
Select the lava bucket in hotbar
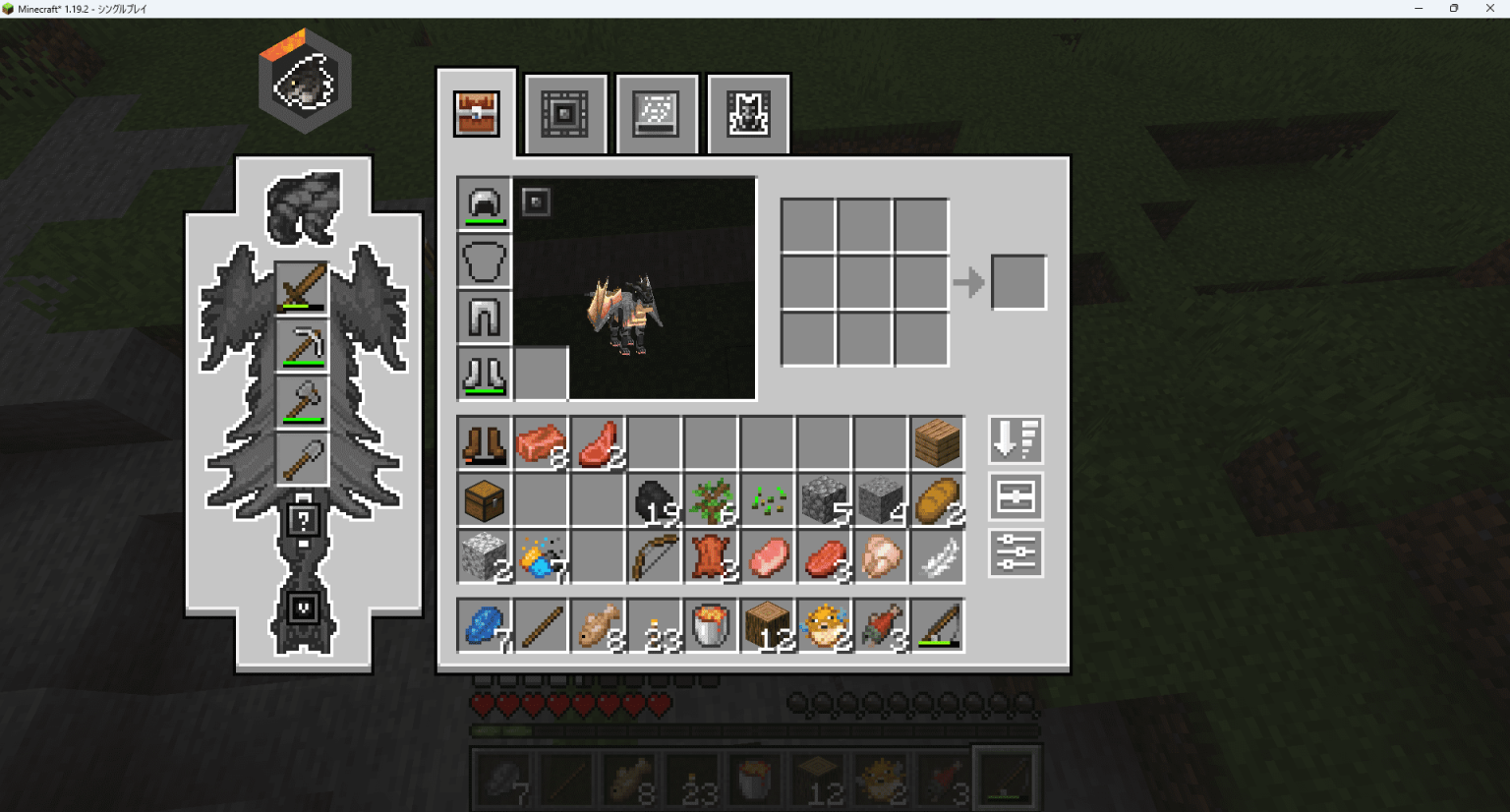click(x=711, y=626)
